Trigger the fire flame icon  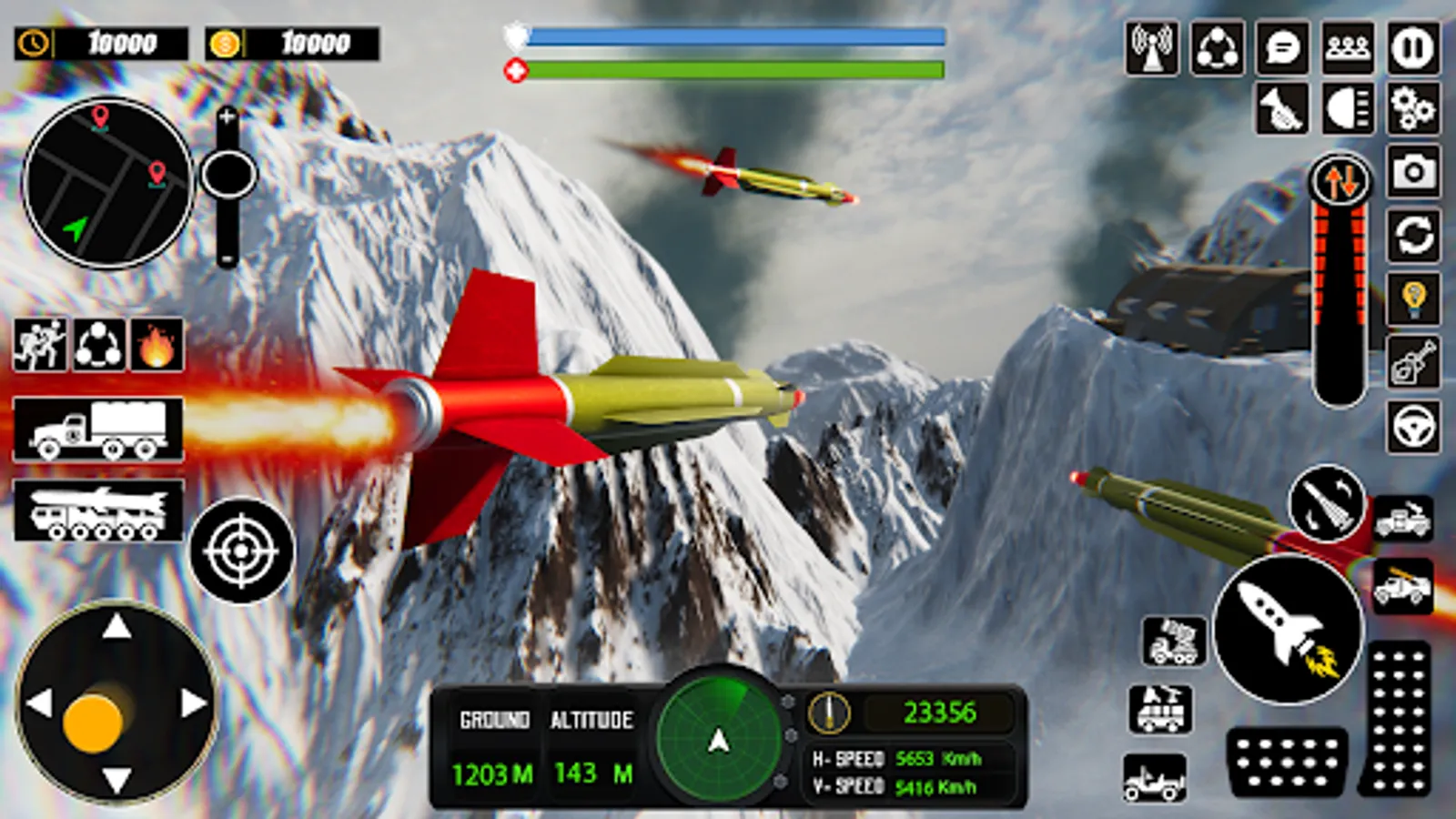point(157,345)
